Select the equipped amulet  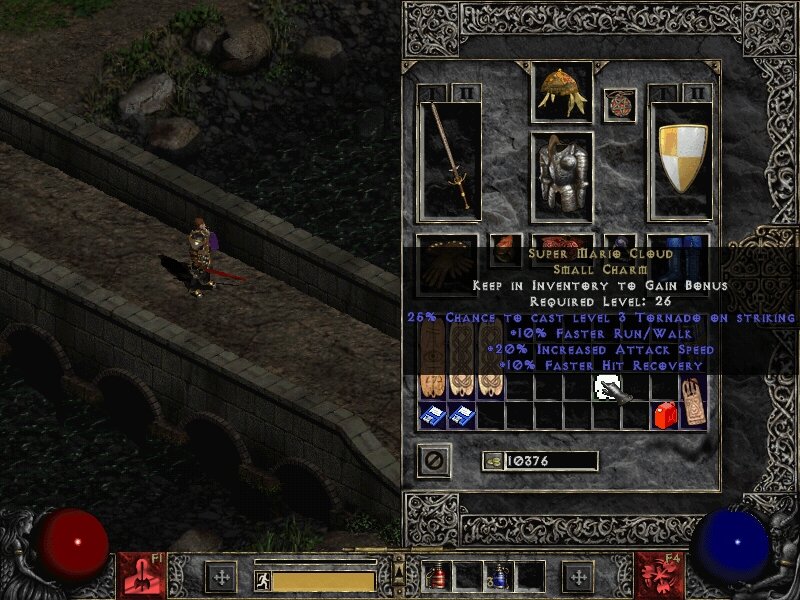(619, 104)
